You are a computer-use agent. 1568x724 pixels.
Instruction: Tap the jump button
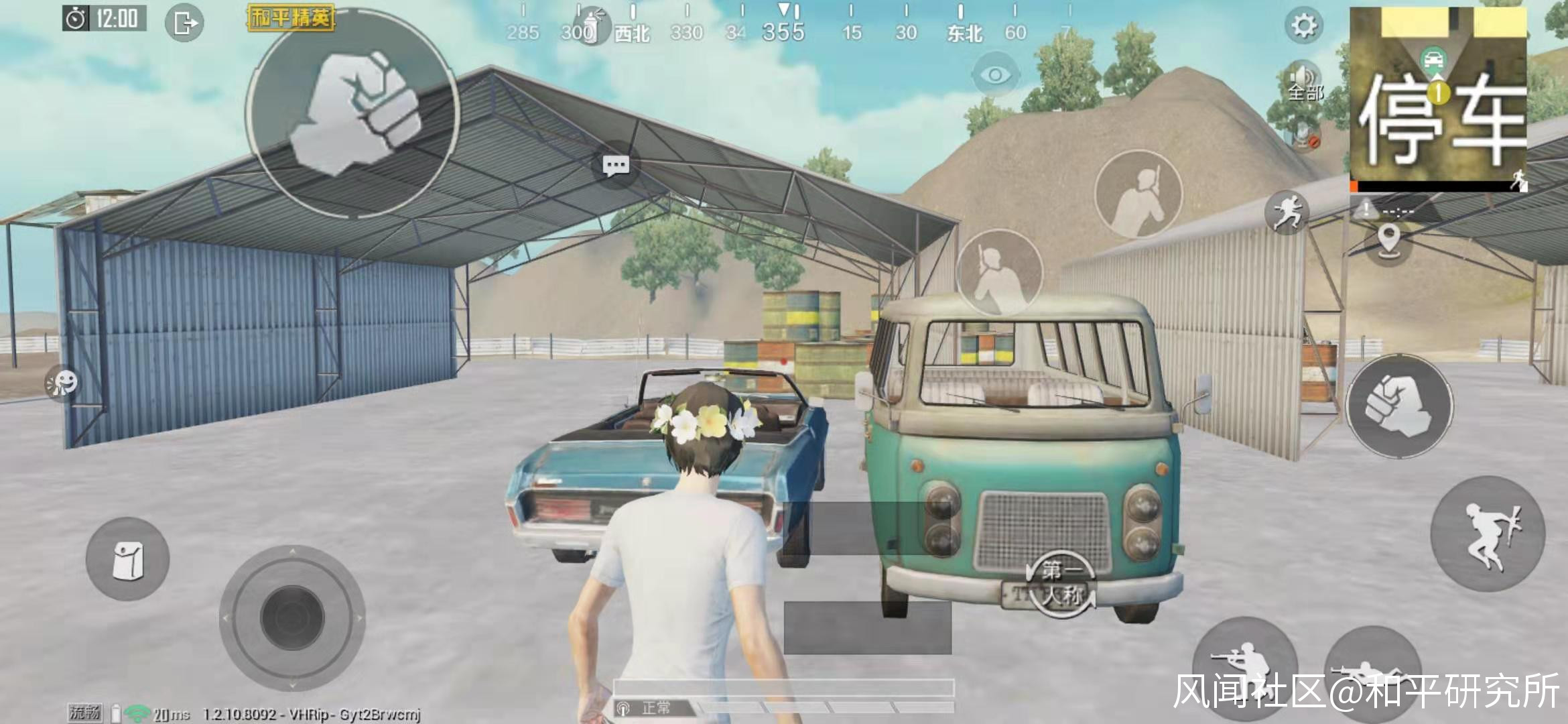coord(1488,534)
